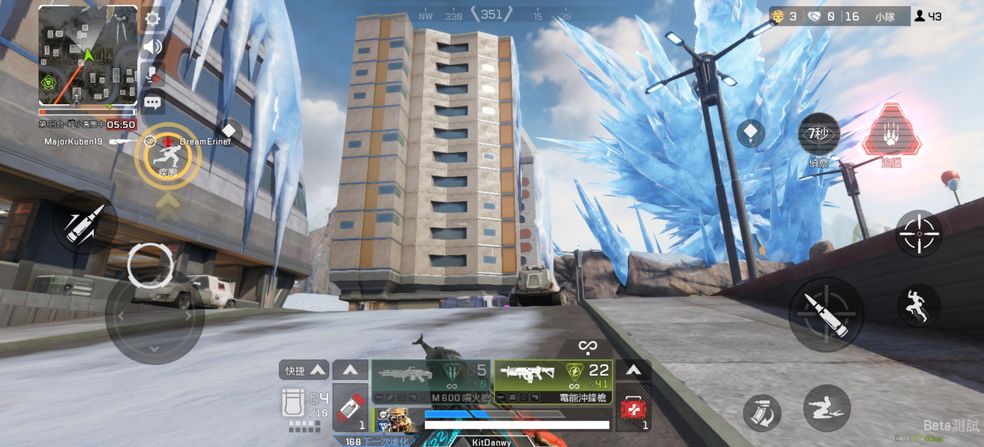Expand the 快捷 quick menu
The height and width of the screenshot is (447, 984).
pos(304,370)
